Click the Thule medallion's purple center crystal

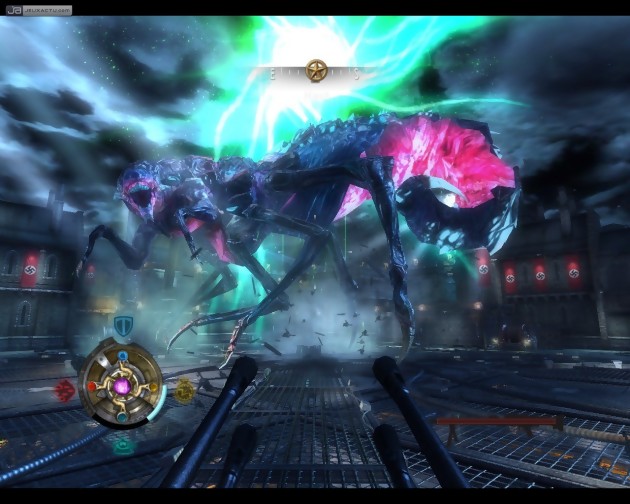click(124, 384)
